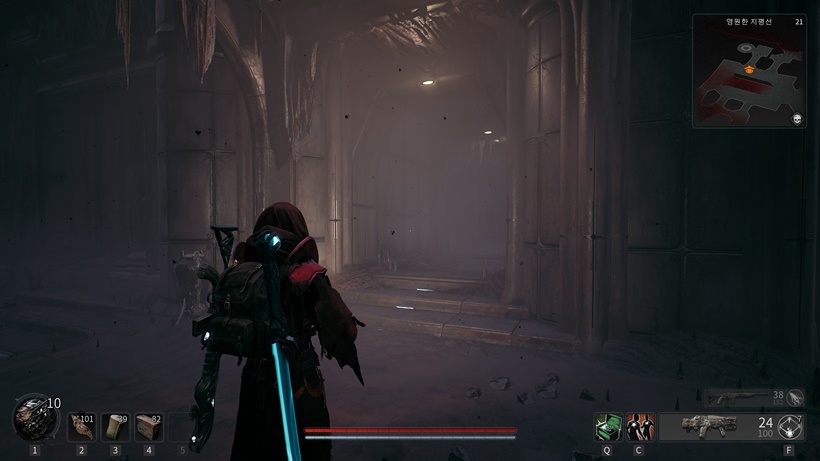Image resolution: width=820 pixels, height=461 pixels.
Task: Click the secondary weapon's arrow mod icon
Action: click(795, 397)
